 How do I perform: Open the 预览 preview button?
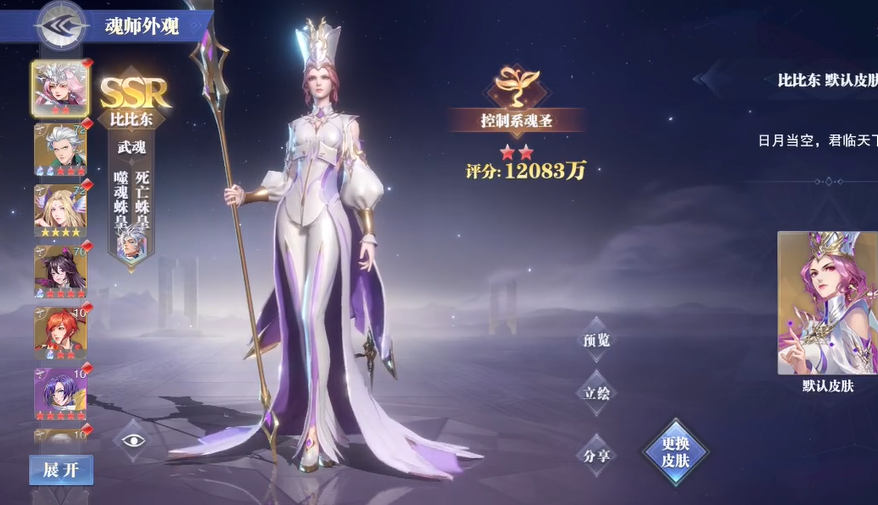pyautogui.click(x=596, y=340)
